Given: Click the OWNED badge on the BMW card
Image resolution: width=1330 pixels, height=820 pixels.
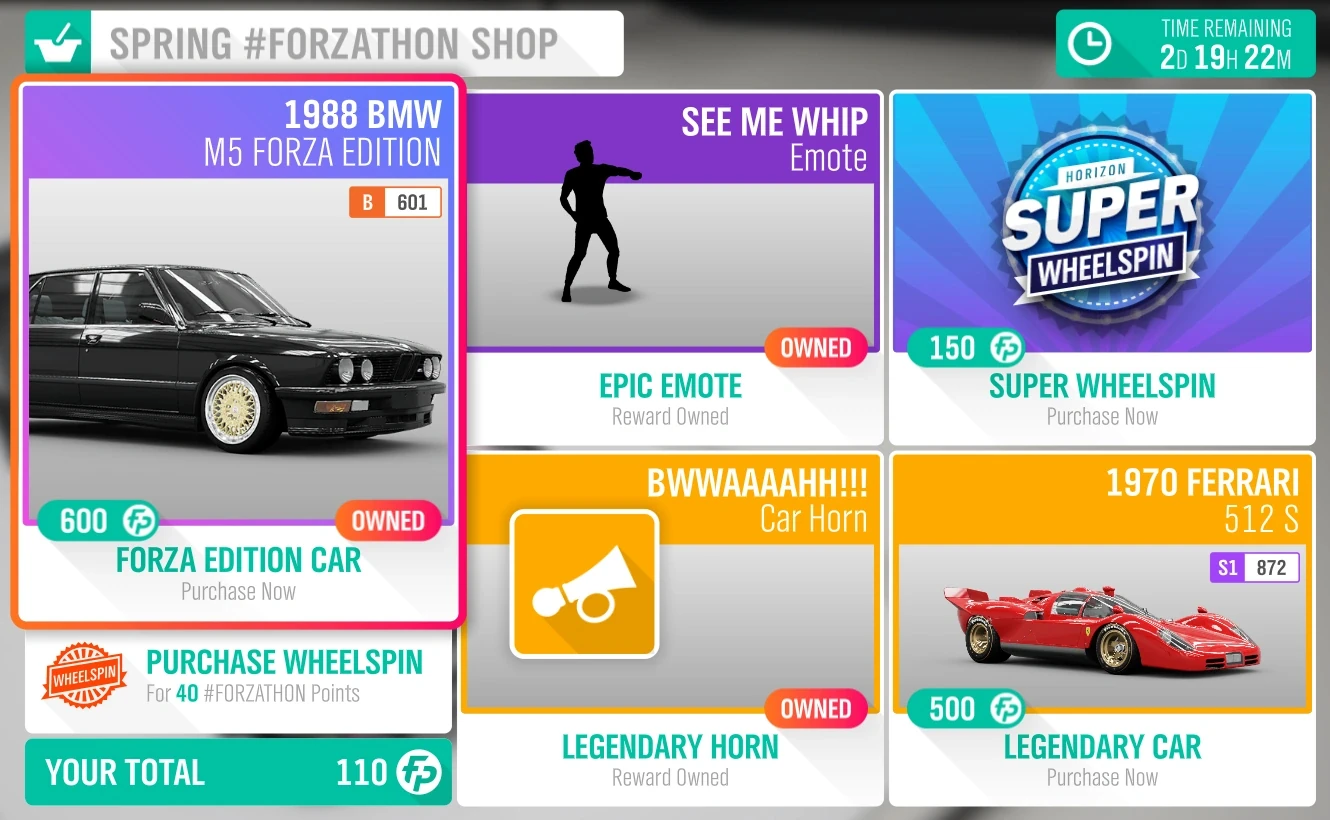Looking at the screenshot, I should click(389, 521).
